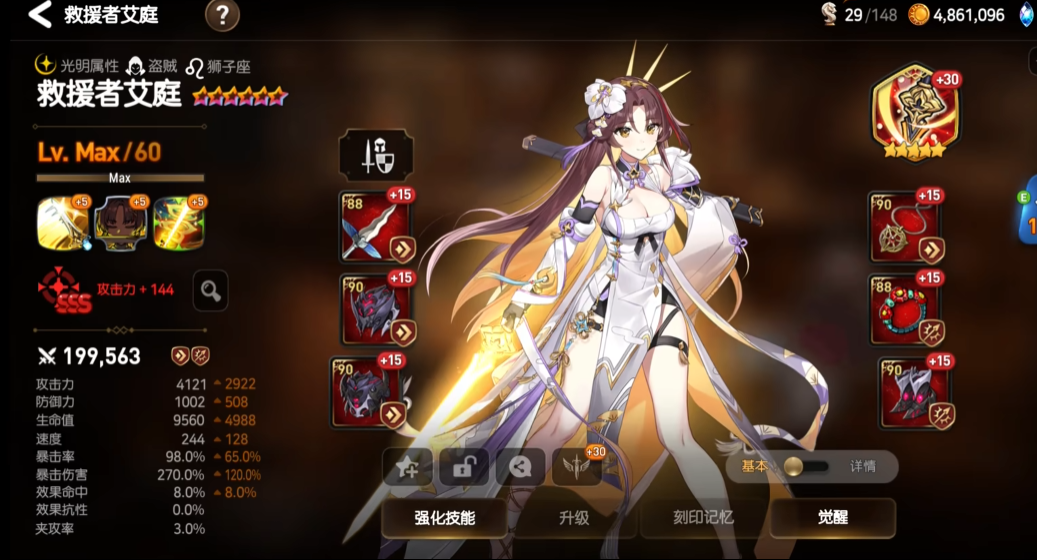The image size is (1037, 560).
Task: Open the 觉醒 awakening button
Action: click(832, 518)
